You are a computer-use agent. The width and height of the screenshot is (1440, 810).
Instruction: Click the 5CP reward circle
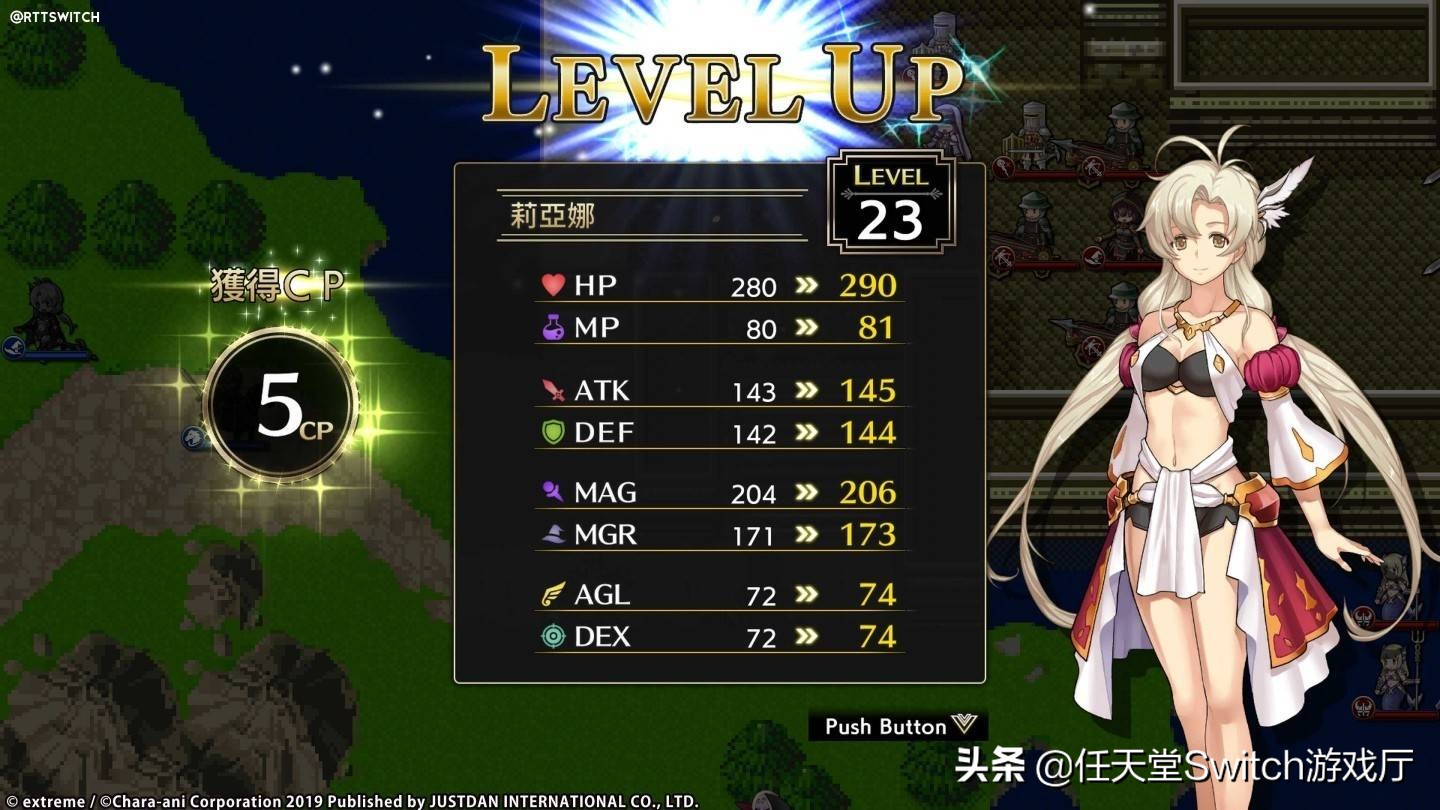[x=278, y=400]
